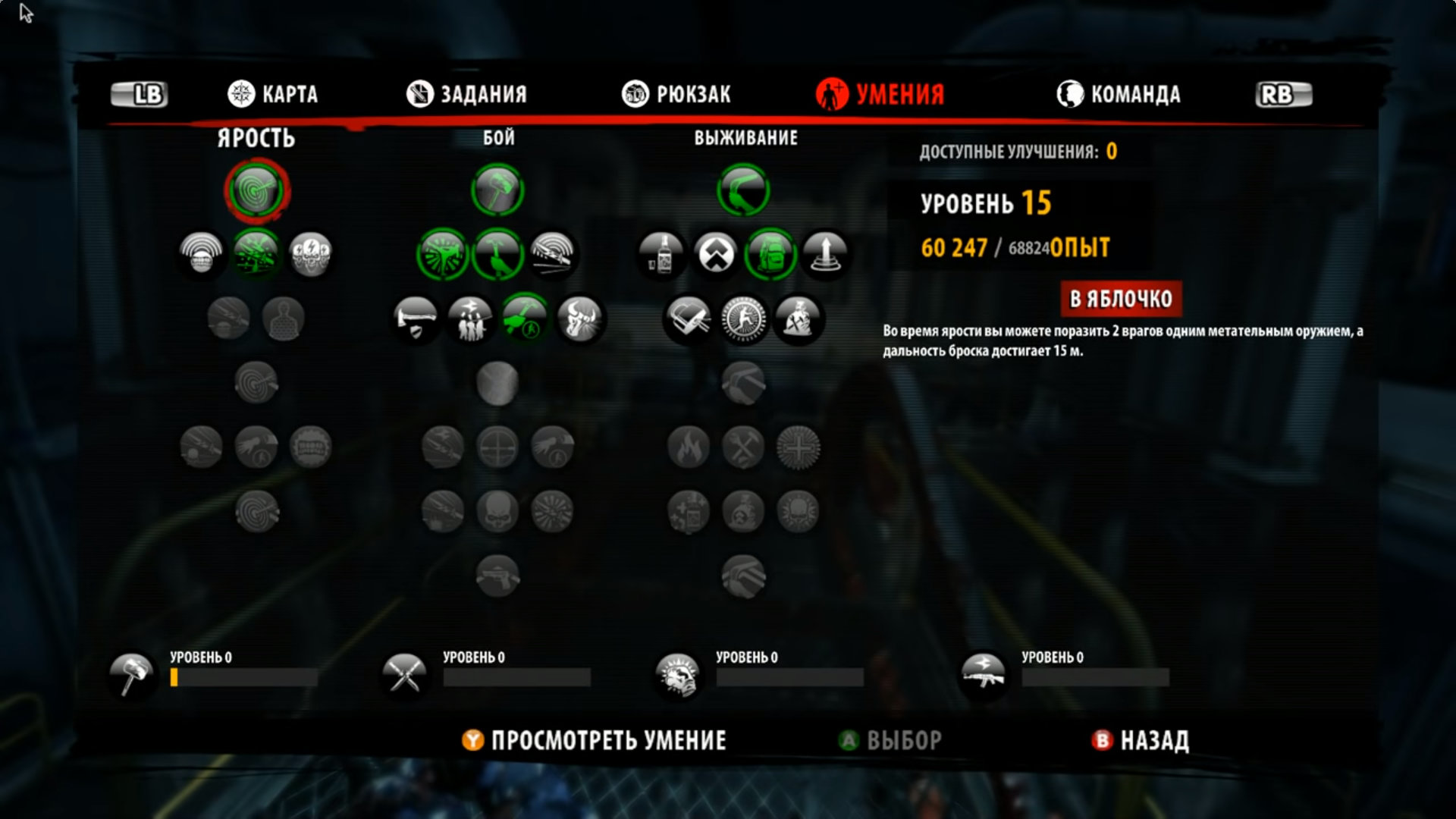Select the green backpack Survival skill
Screen dimensions: 1456x819
(770, 254)
